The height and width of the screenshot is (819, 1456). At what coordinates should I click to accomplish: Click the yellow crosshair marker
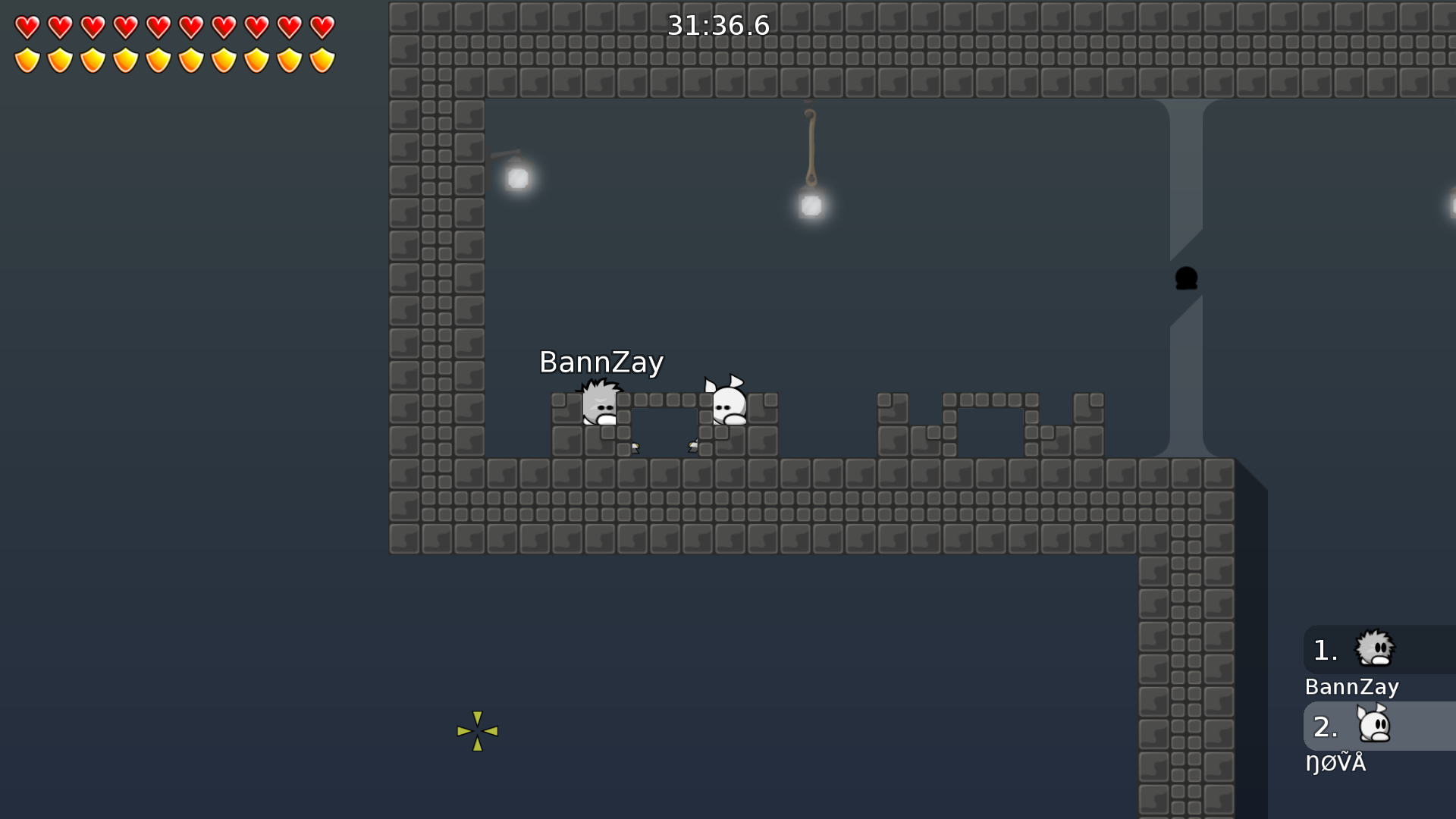[x=477, y=730]
